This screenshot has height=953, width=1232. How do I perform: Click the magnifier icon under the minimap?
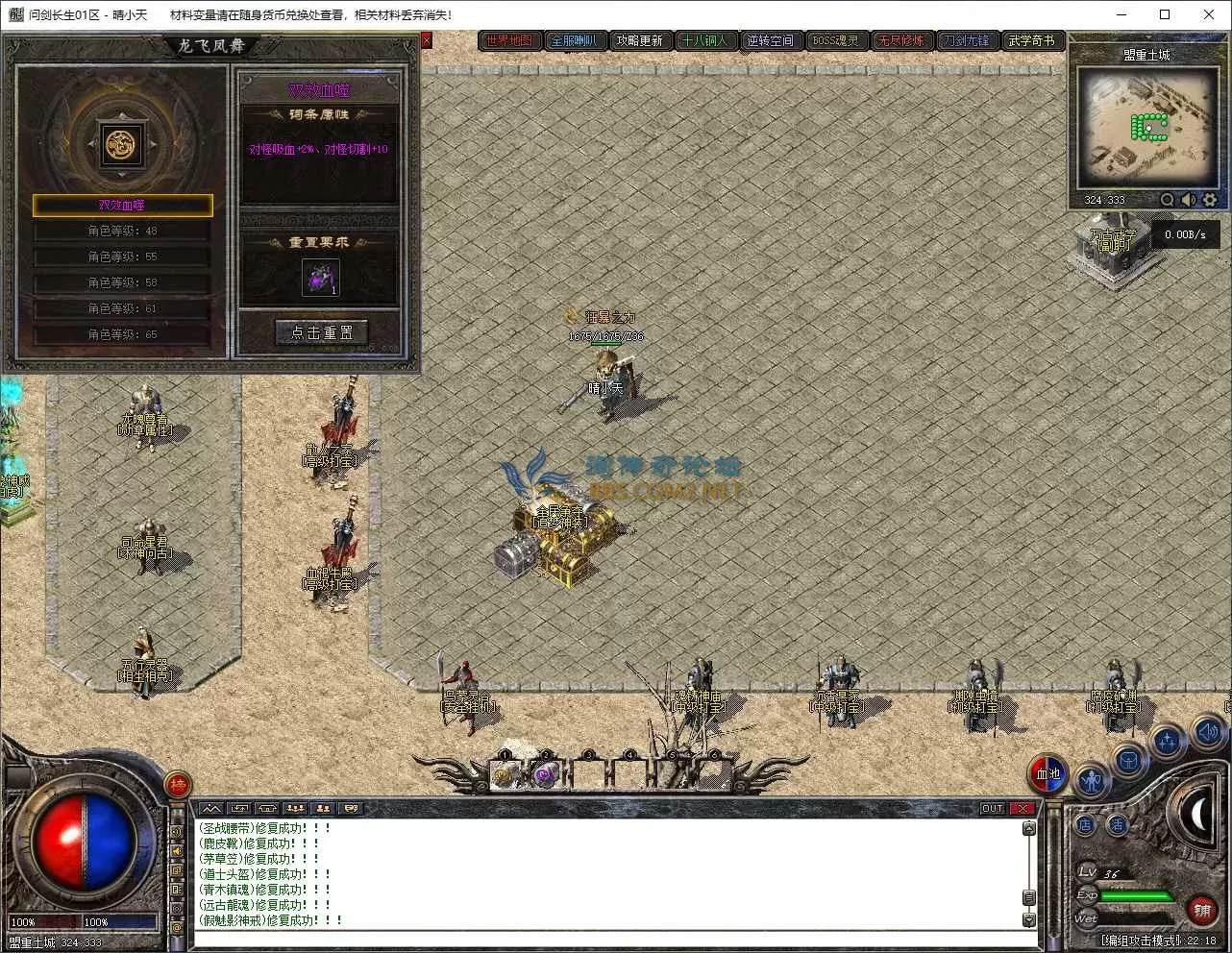tap(1167, 200)
